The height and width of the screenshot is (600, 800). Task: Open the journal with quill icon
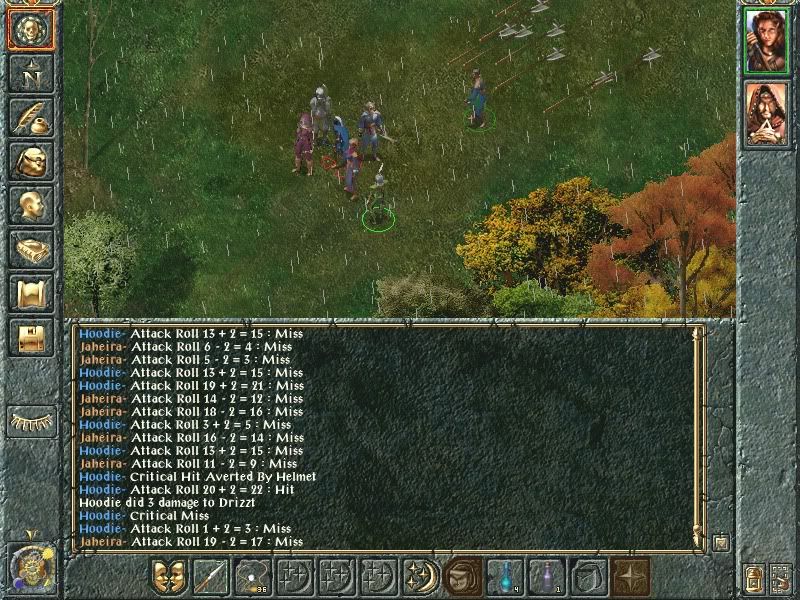point(31,117)
